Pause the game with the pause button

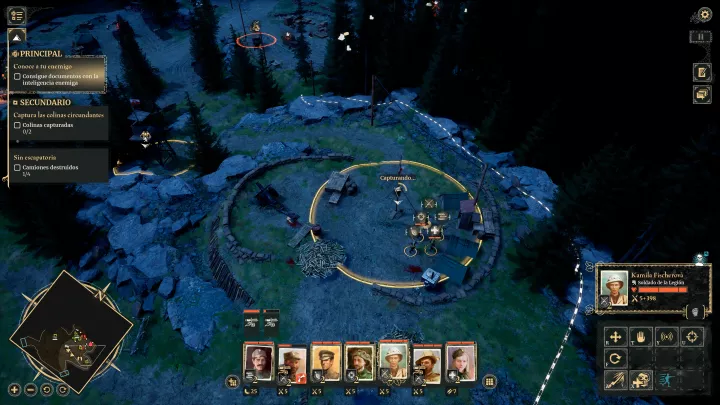(x=702, y=36)
